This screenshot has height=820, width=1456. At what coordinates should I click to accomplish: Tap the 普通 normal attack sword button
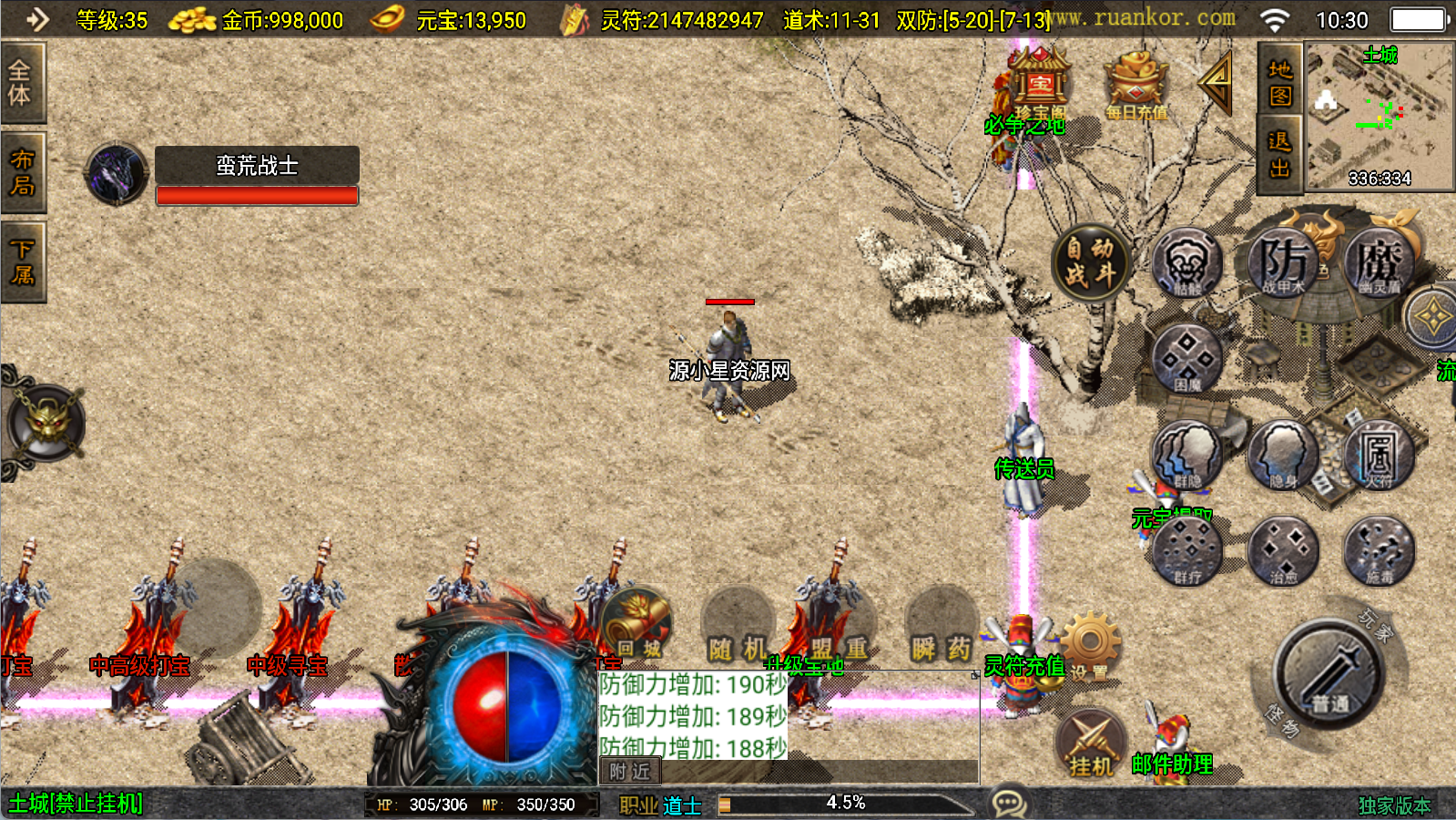1329,674
